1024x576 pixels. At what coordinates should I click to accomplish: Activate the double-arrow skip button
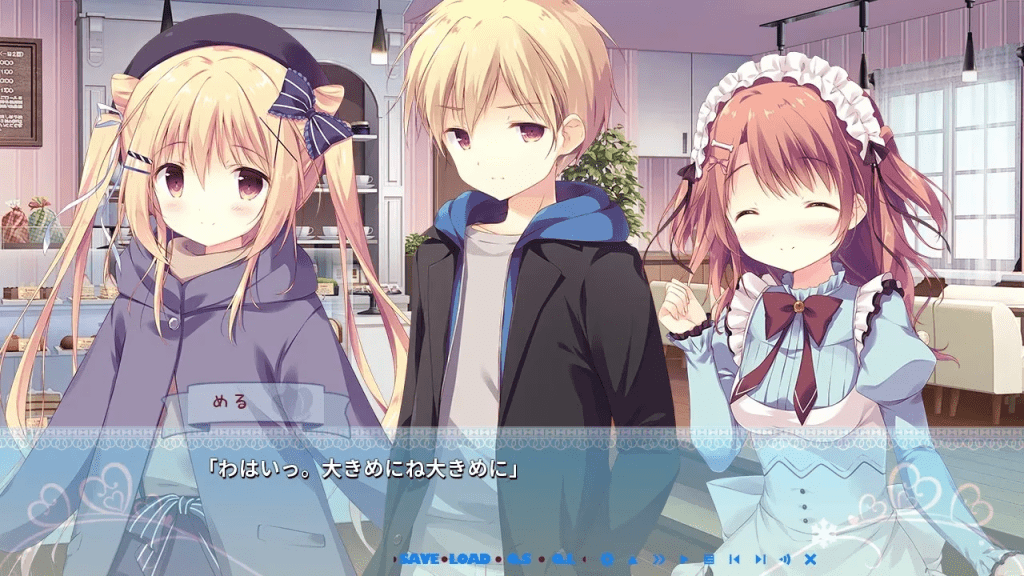[659, 558]
